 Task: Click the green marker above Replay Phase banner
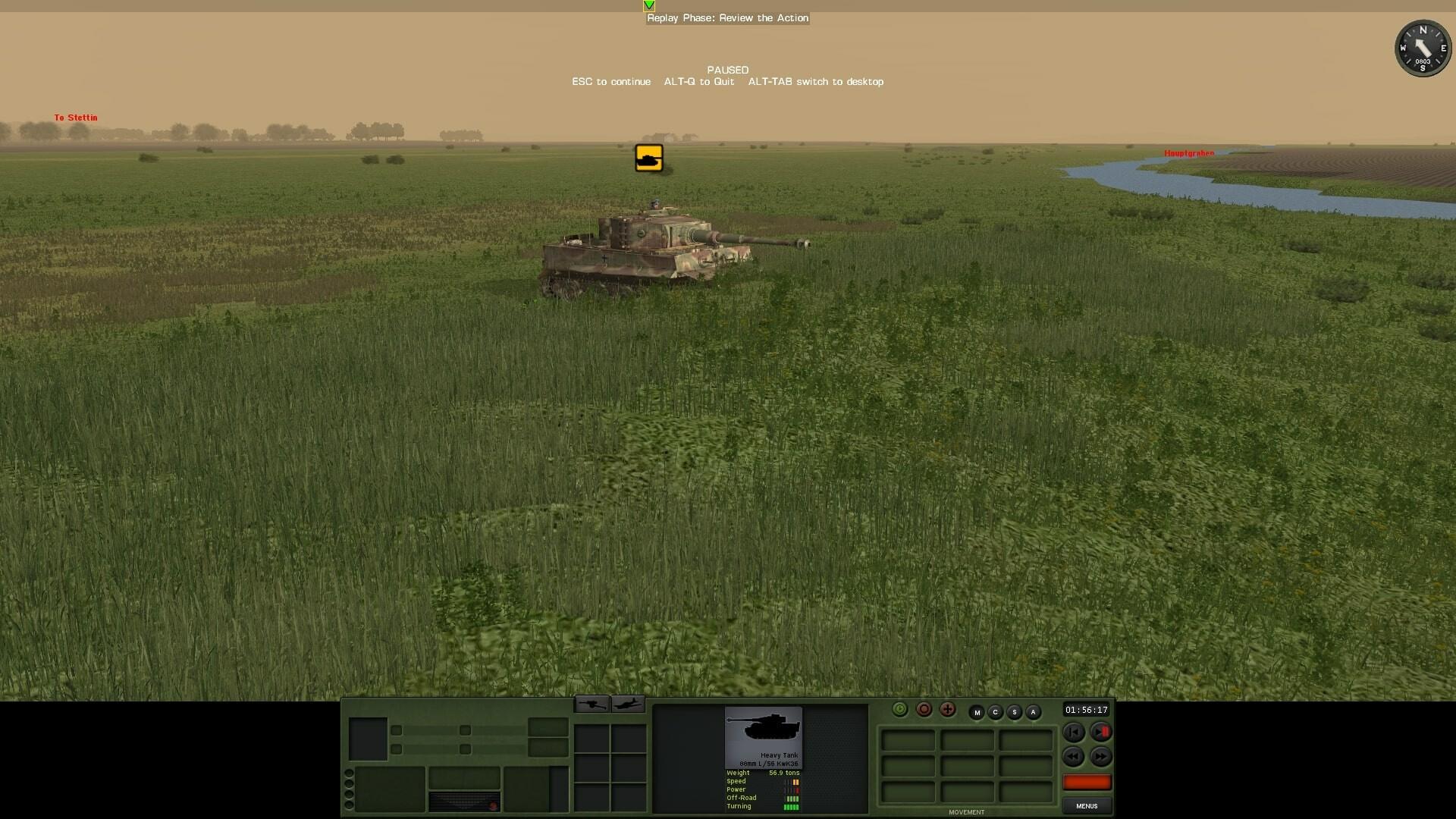(649, 6)
